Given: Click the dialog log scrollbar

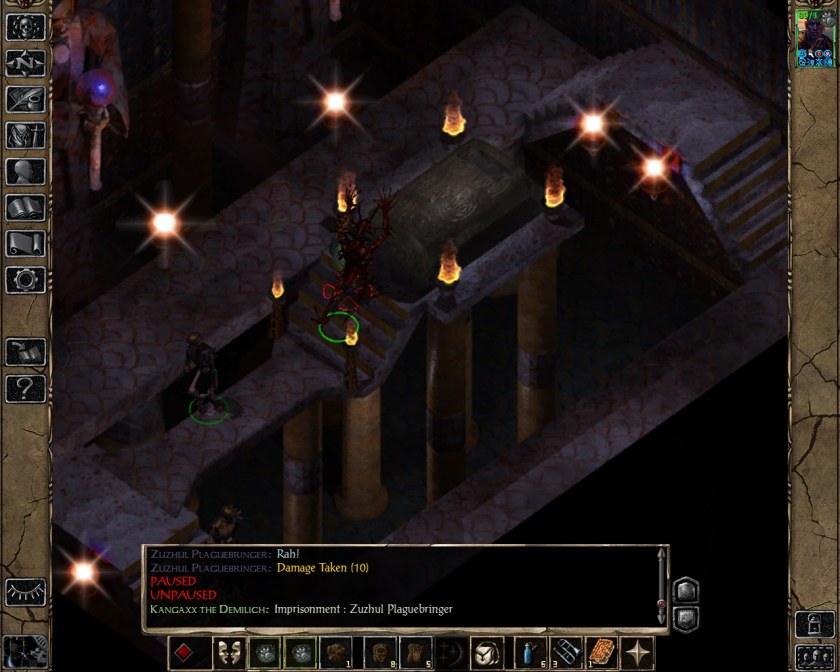Looking at the screenshot, I should (660, 587).
